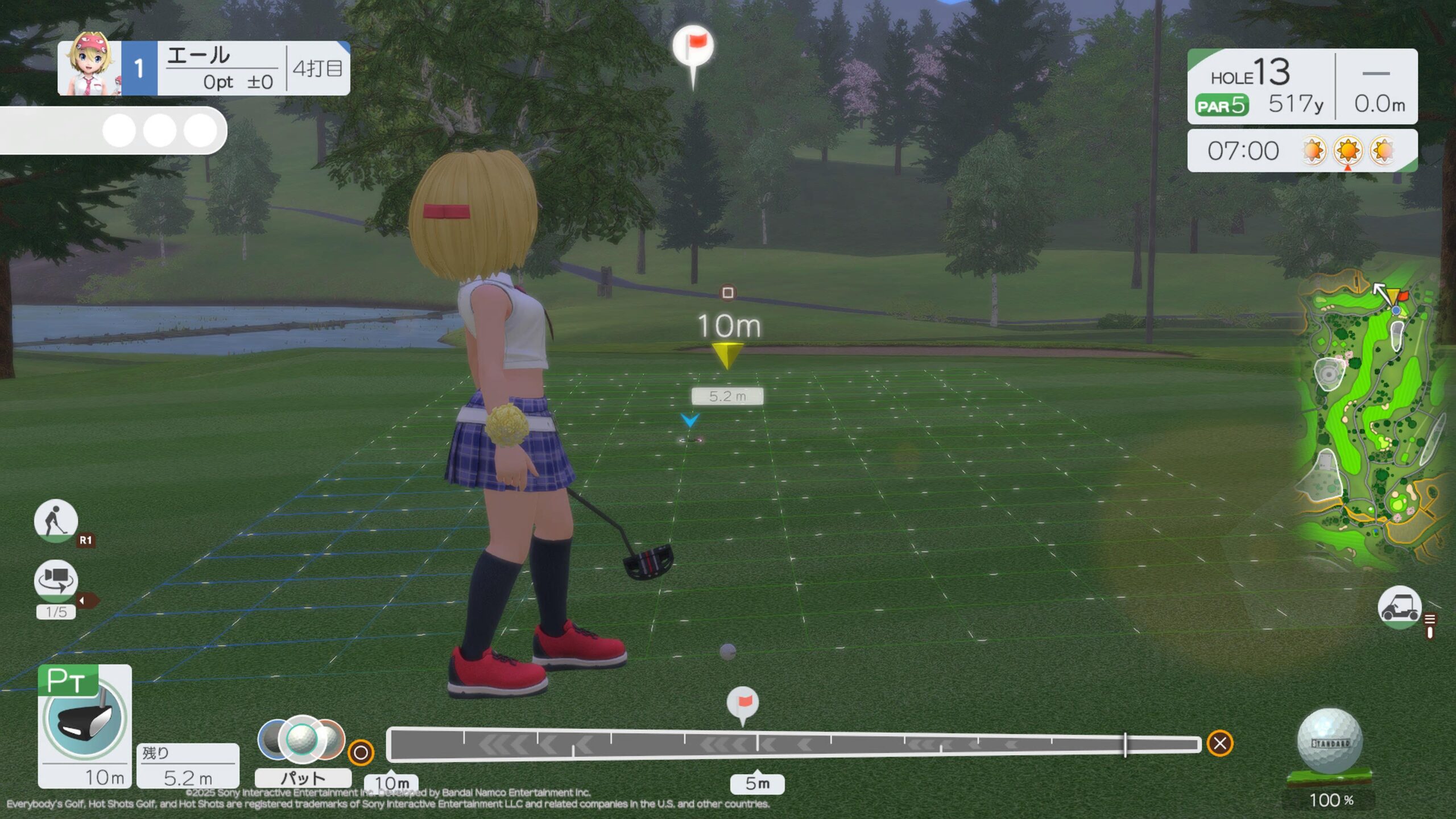
Task: Change the camera view icon
Action: coord(56,580)
